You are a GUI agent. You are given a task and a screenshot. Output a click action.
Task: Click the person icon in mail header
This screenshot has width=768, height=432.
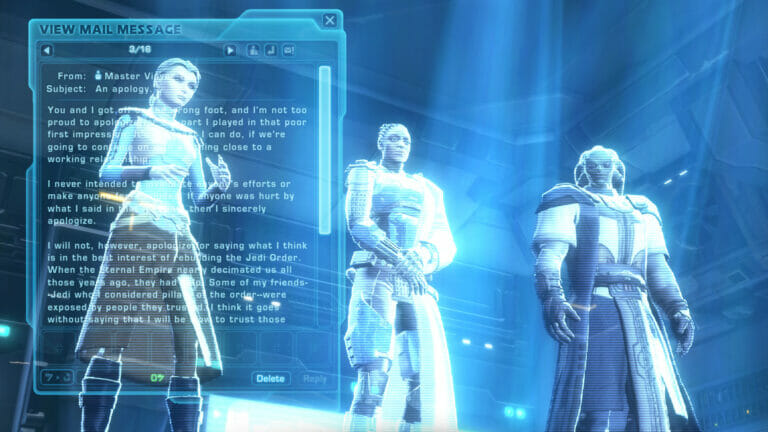[254, 50]
